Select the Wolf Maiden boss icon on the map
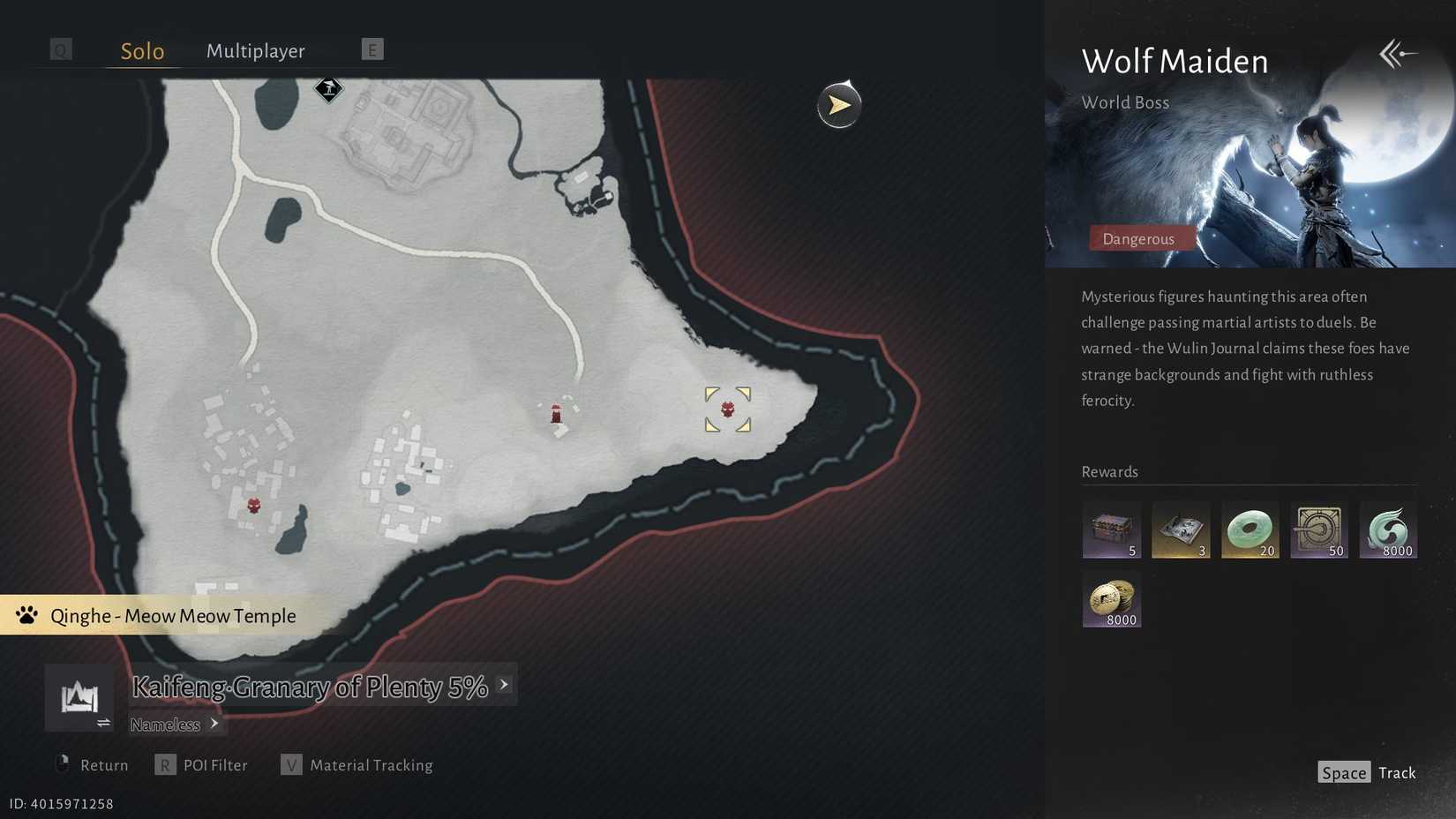 tap(726, 409)
